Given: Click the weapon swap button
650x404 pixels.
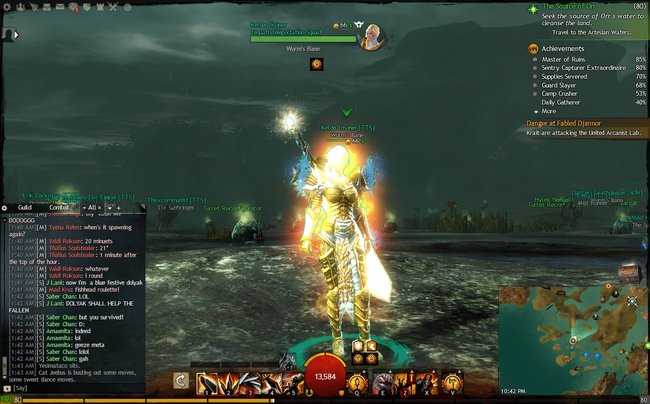Looking at the screenshot, I should pos(181,381).
